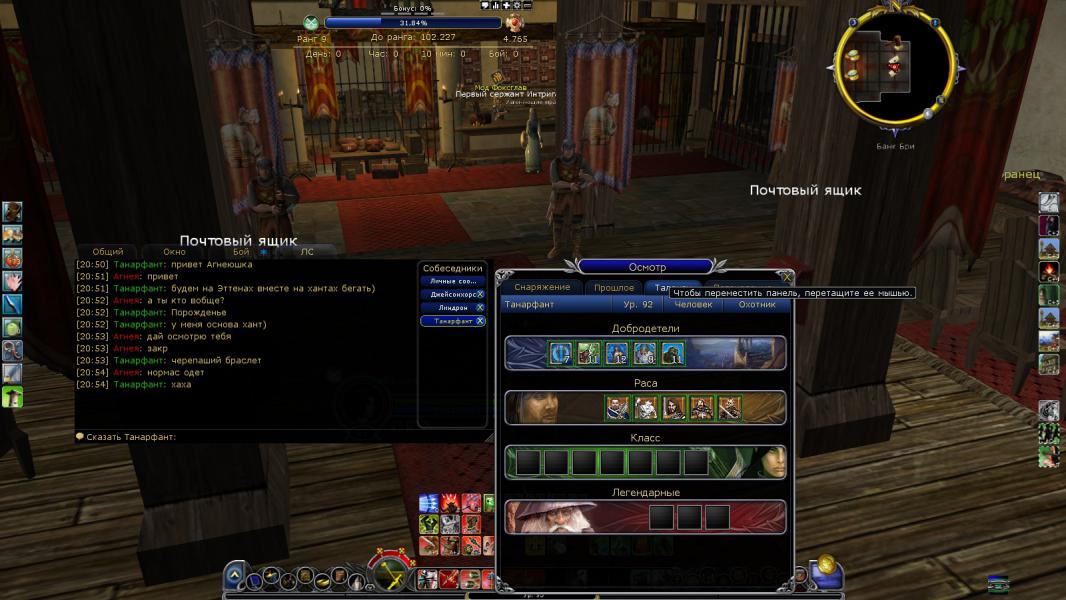Click the Сказать Танарфант chat input
1066x600 pixels.
pyautogui.click(x=250, y=437)
